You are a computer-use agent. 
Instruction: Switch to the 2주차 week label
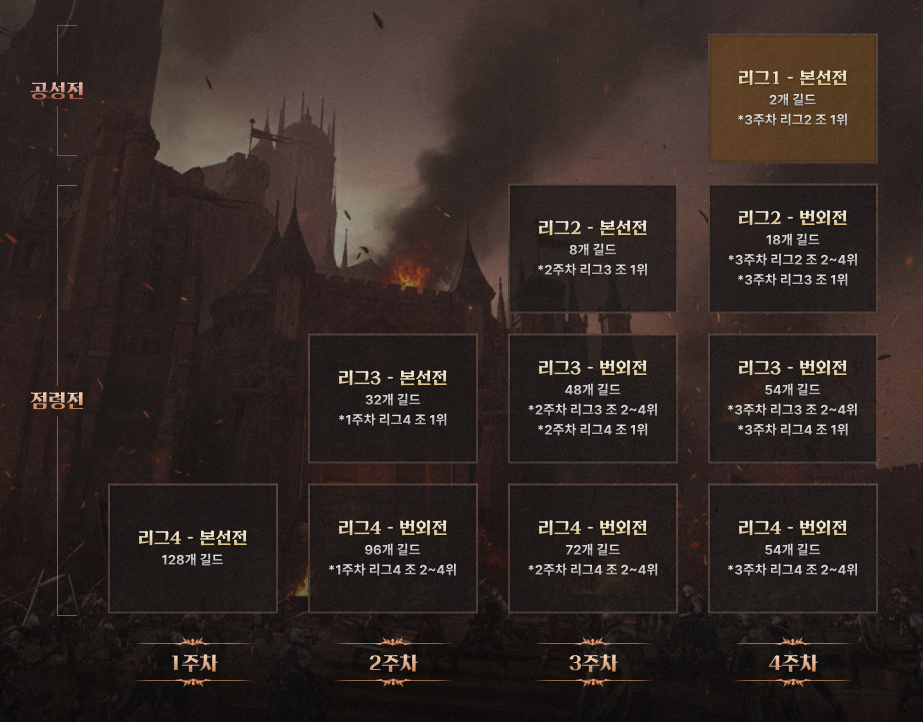click(x=392, y=663)
